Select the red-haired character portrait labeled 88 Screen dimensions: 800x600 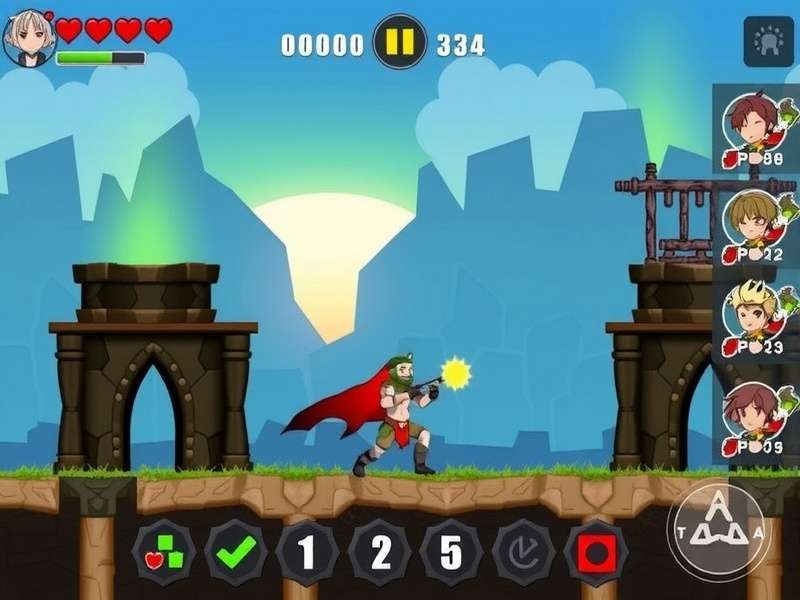pyautogui.click(x=753, y=129)
